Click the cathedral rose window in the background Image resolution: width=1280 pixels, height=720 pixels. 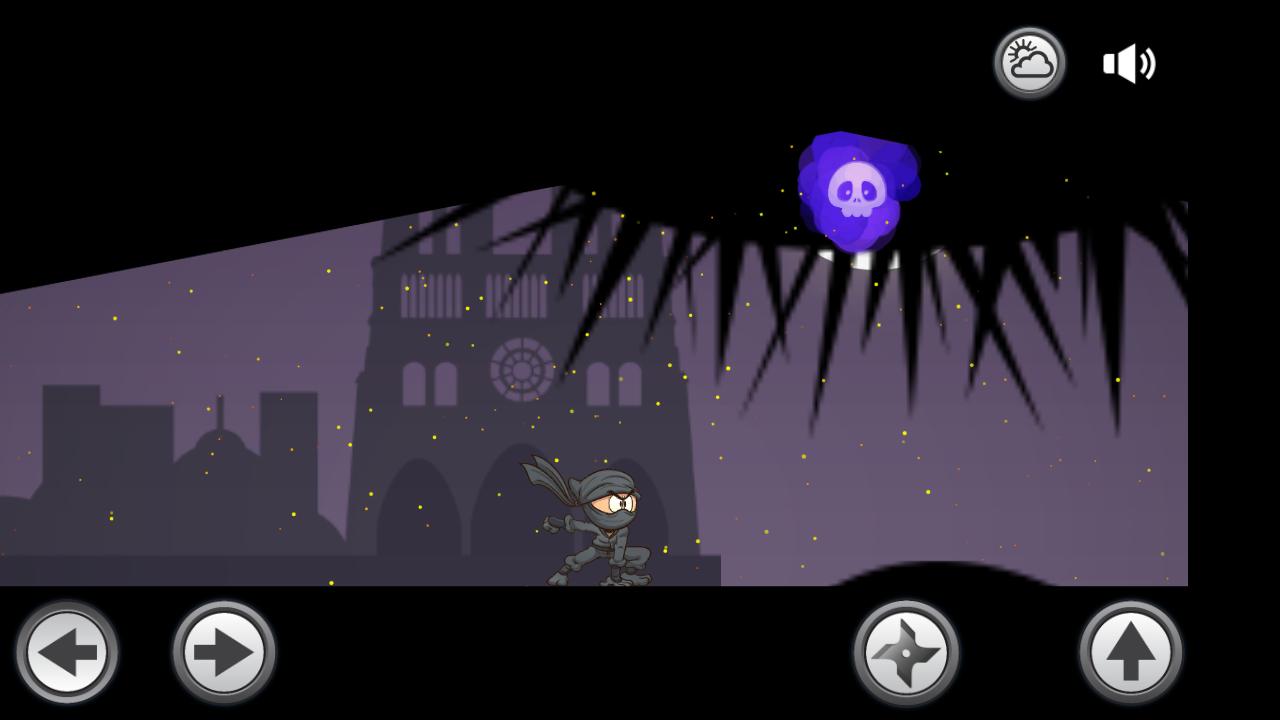(520, 370)
